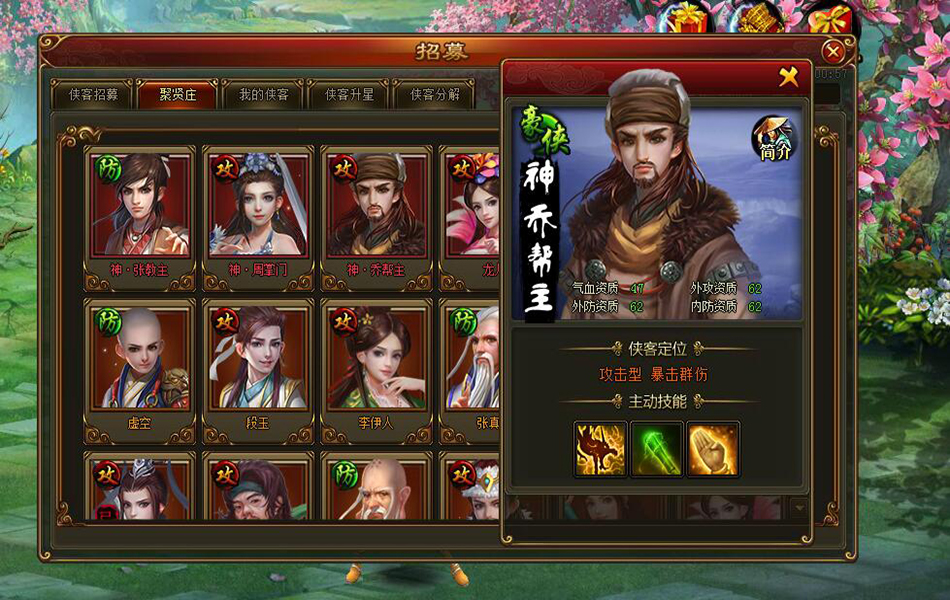The height and width of the screenshot is (600, 950).
Task: Switch to the 侠客招募 tab
Action: 93,95
